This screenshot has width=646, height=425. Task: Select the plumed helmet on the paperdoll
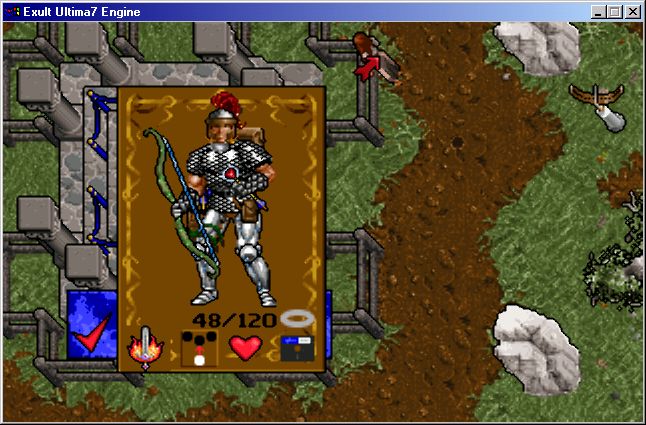(220, 112)
